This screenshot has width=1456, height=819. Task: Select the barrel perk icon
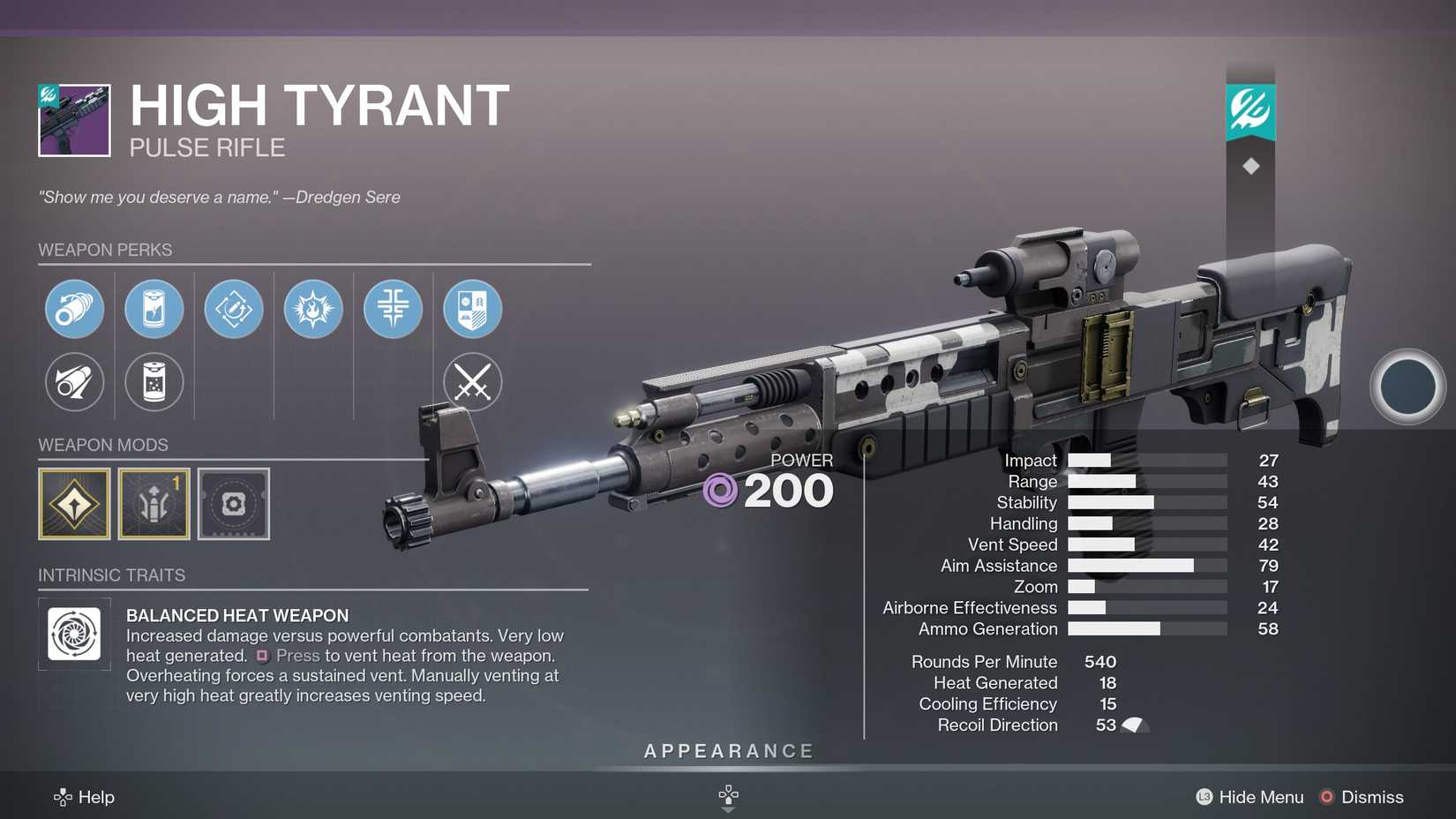pyautogui.click(x=75, y=309)
